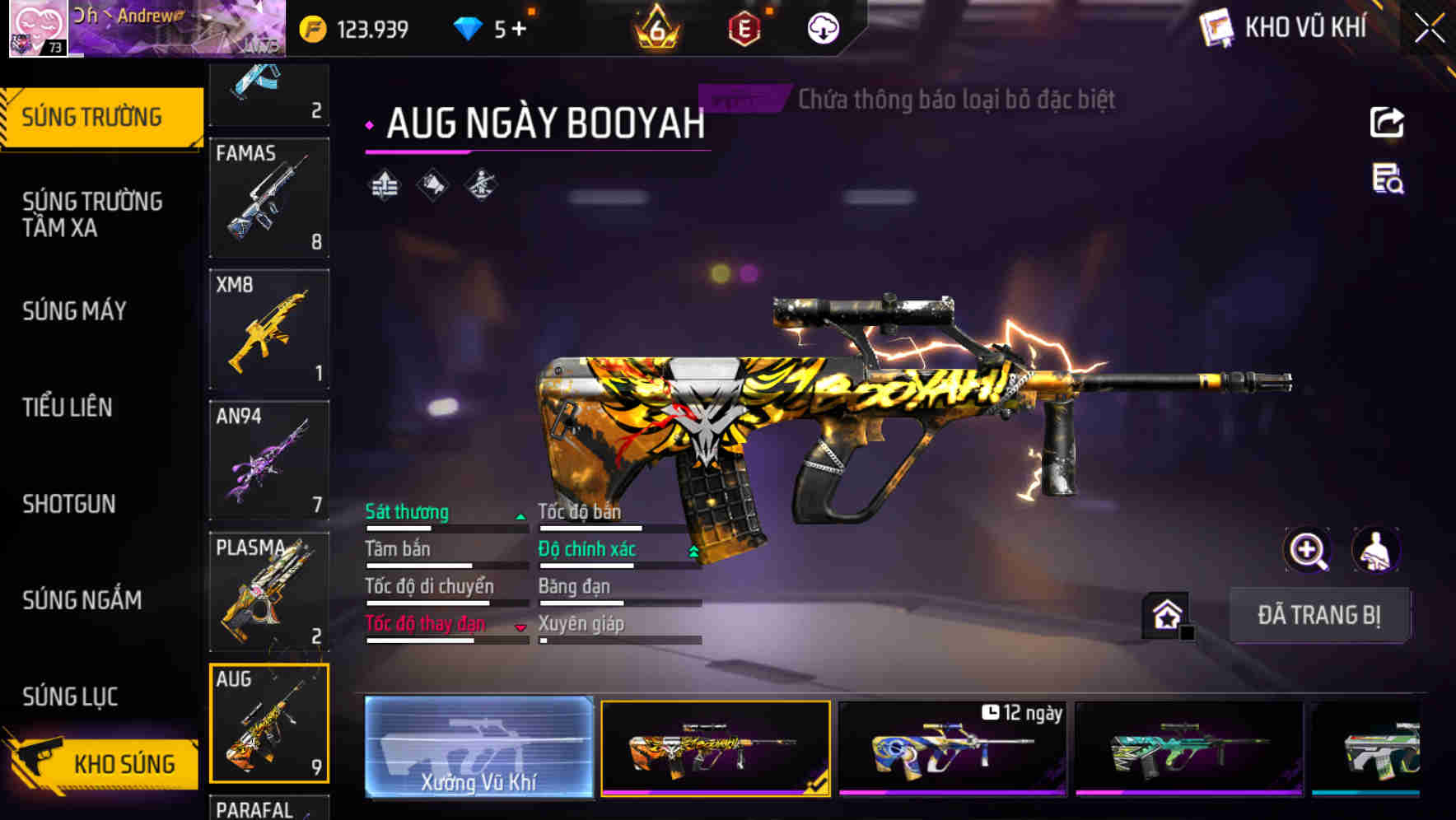Viewport: 1456px width, 820px height.
Task: Choose the XM8 weapon tile
Action: click(x=269, y=329)
